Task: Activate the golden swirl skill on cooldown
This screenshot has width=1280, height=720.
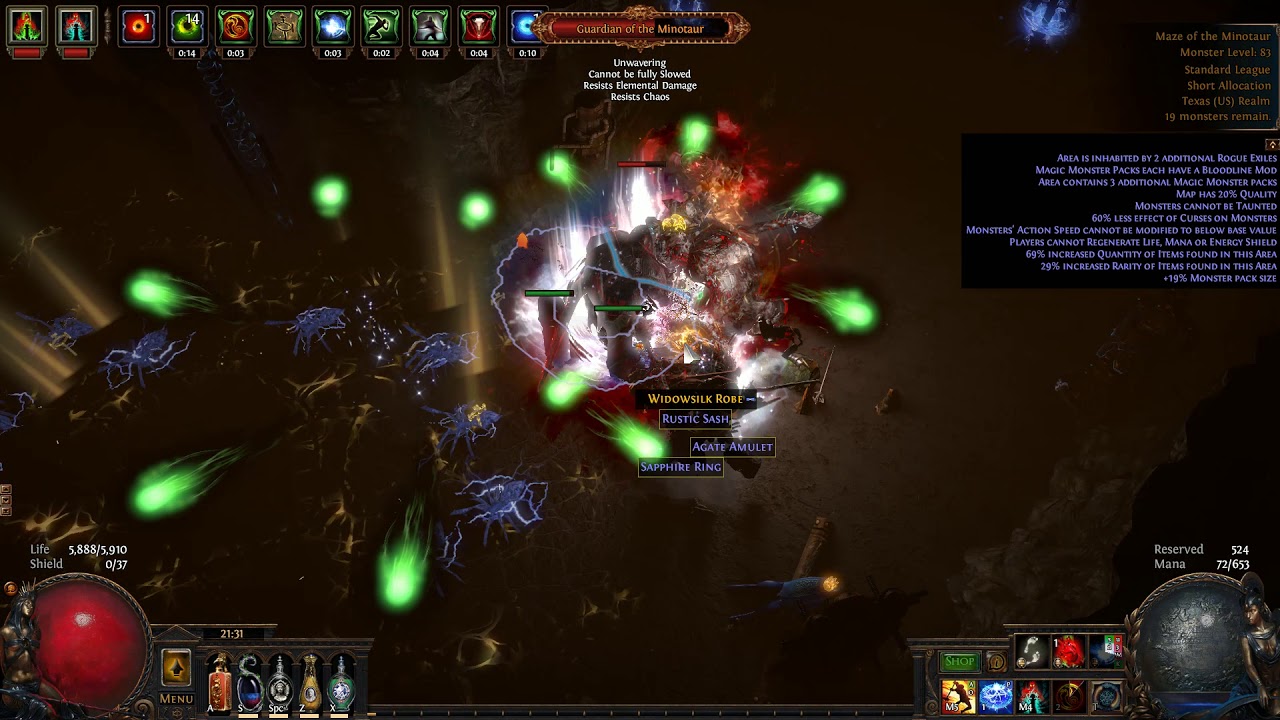Action: click(1069, 696)
